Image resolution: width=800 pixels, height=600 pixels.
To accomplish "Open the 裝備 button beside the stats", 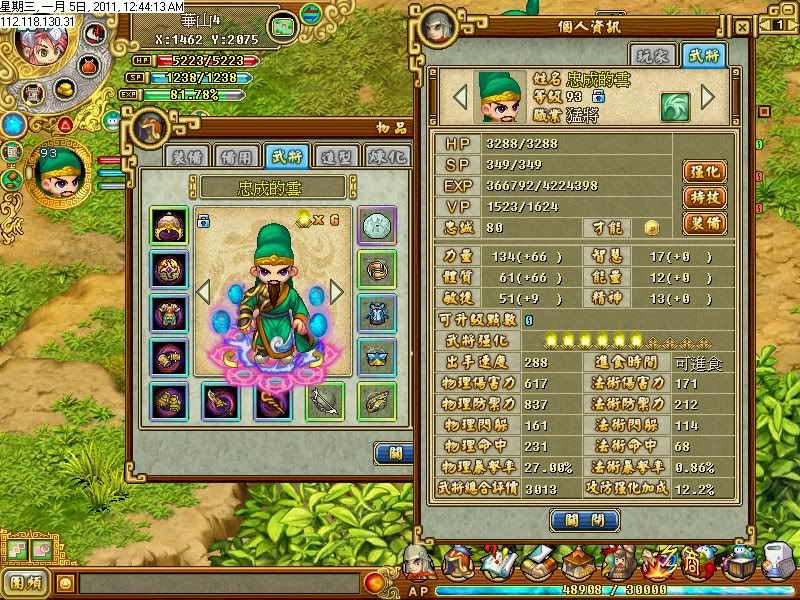I will point(704,223).
